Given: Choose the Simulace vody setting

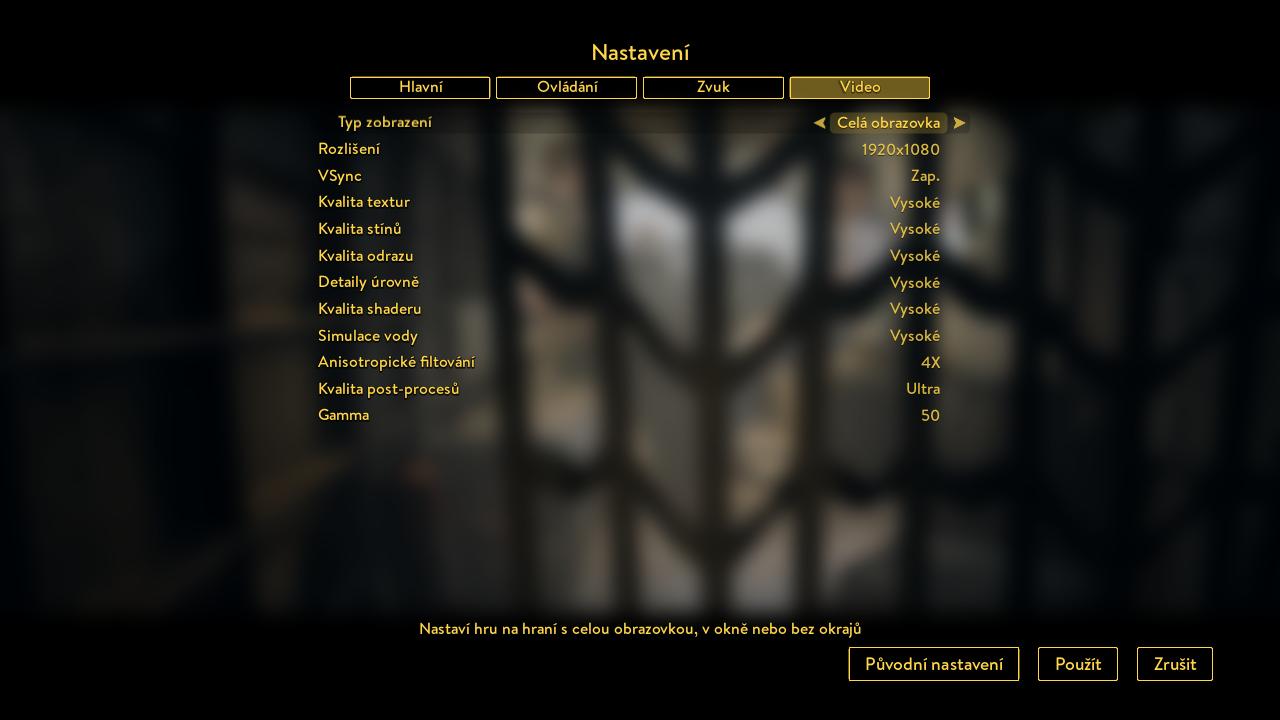Looking at the screenshot, I should [628, 336].
